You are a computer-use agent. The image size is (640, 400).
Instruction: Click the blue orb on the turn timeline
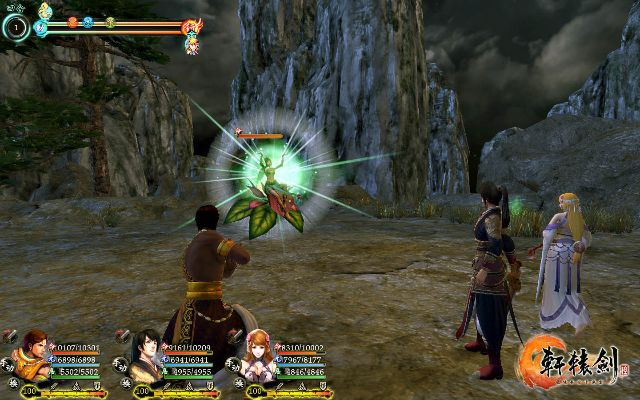(x=88, y=21)
